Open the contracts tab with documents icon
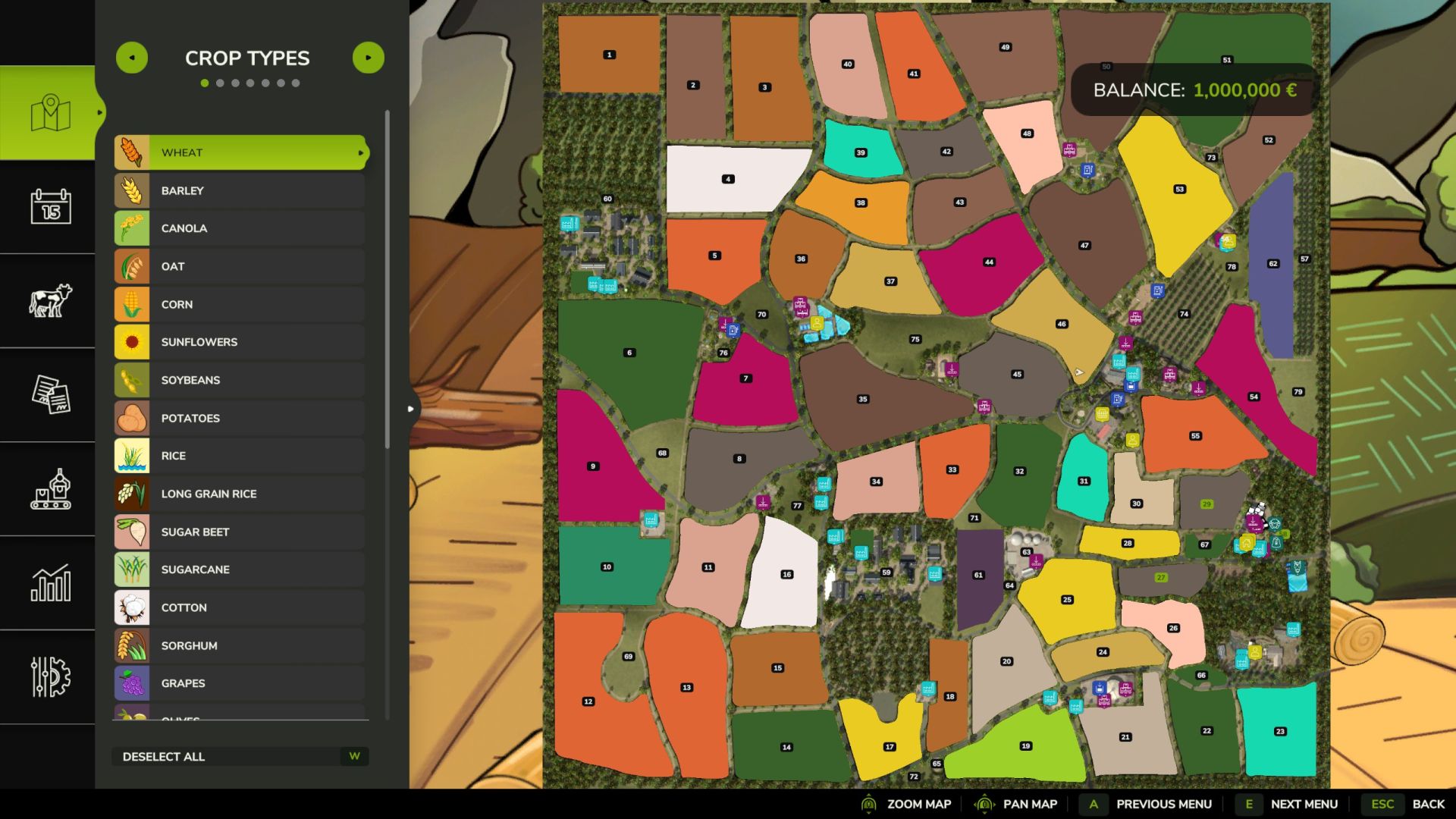 click(50, 394)
